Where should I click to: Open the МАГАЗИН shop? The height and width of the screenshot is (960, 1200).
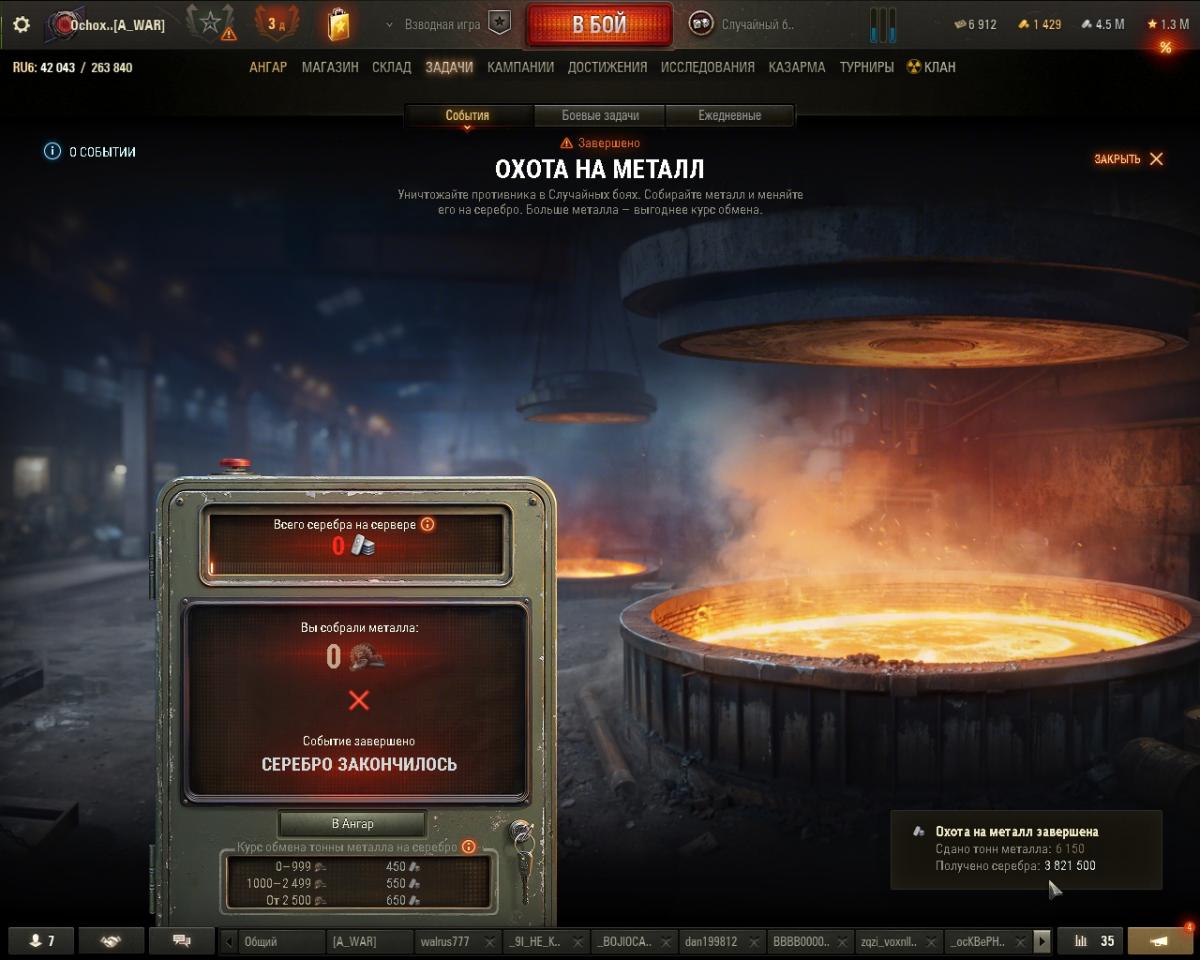click(x=330, y=67)
